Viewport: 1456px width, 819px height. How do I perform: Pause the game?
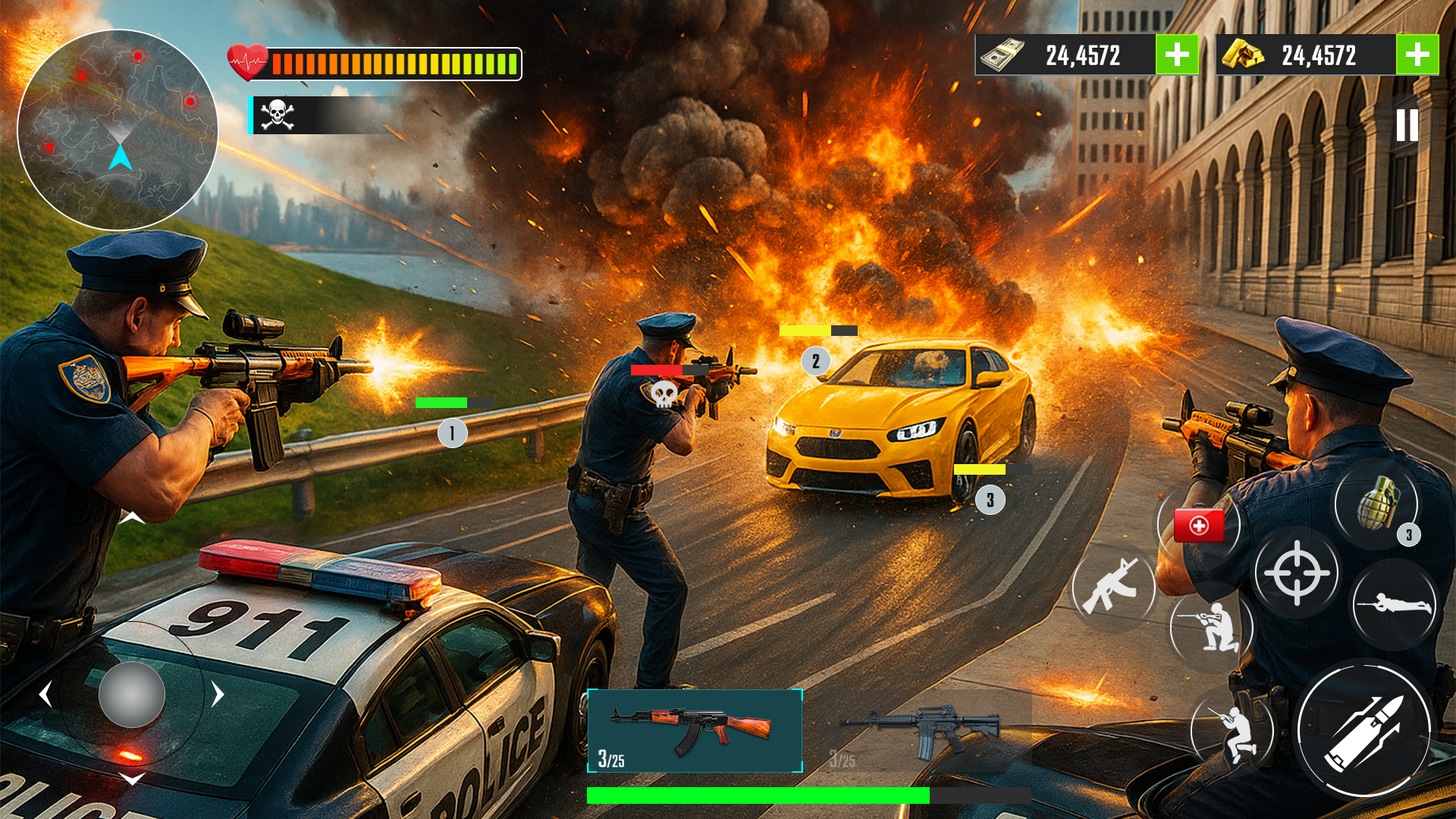[x=1407, y=125]
